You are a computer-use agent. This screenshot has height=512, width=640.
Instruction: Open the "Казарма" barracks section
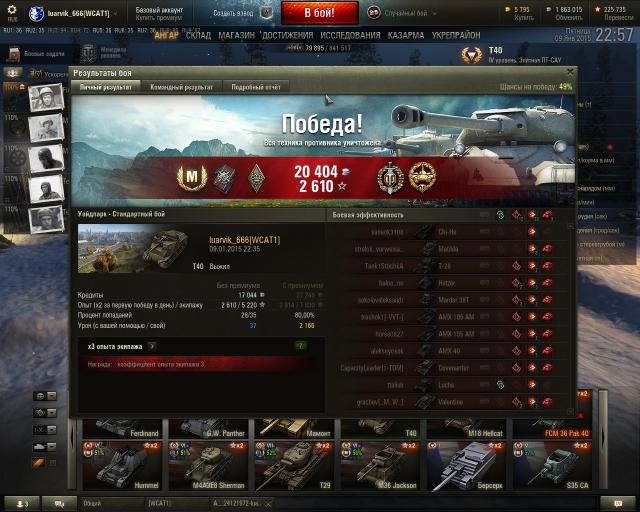(405, 35)
